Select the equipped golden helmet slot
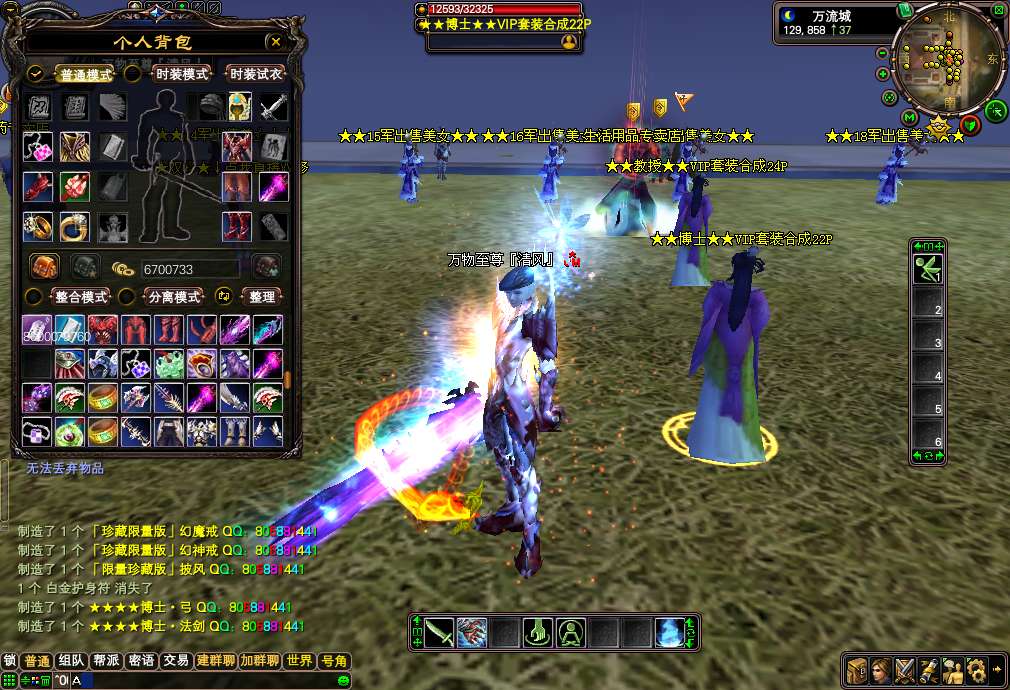The image size is (1010, 690). [x=239, y=106]
